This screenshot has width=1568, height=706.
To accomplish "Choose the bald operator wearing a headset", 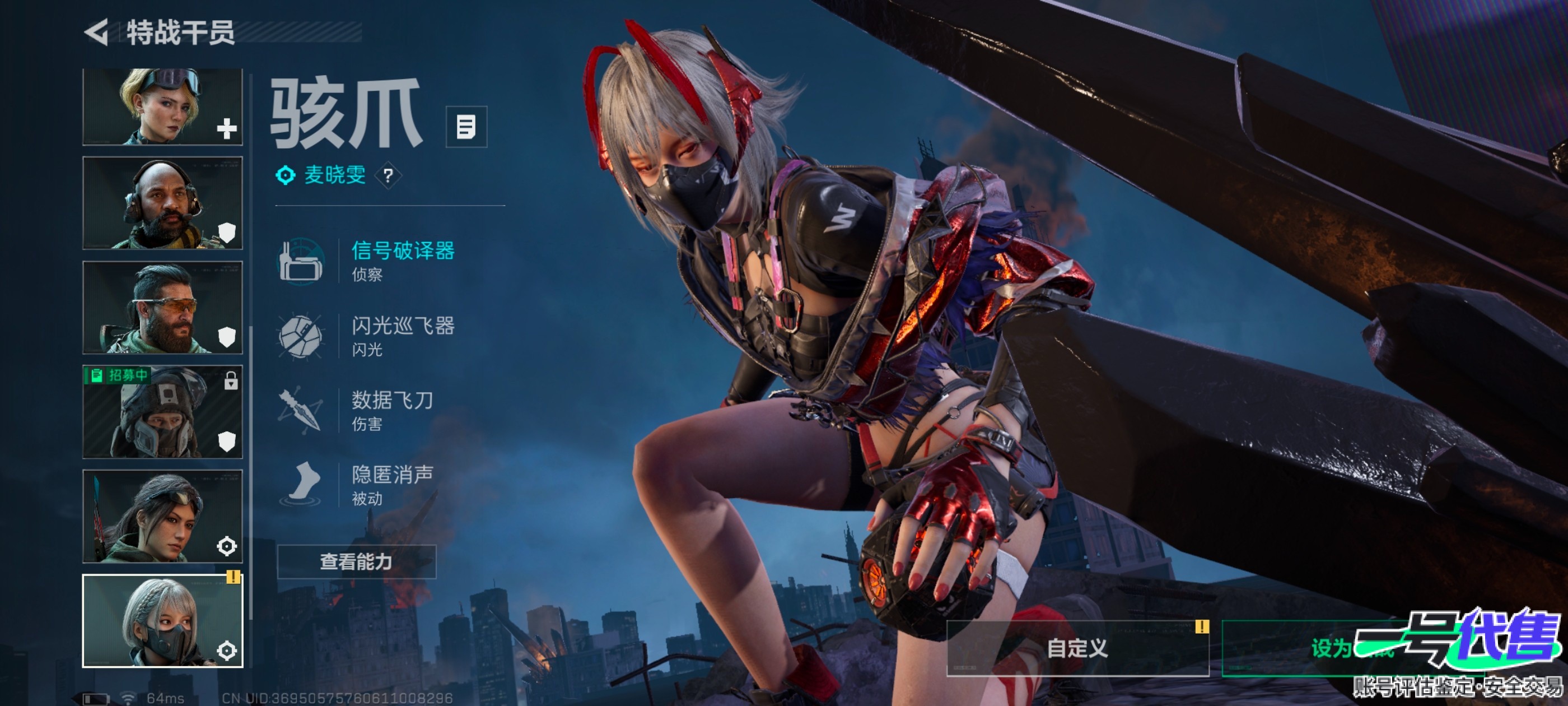I will click(x=162, y=203).
